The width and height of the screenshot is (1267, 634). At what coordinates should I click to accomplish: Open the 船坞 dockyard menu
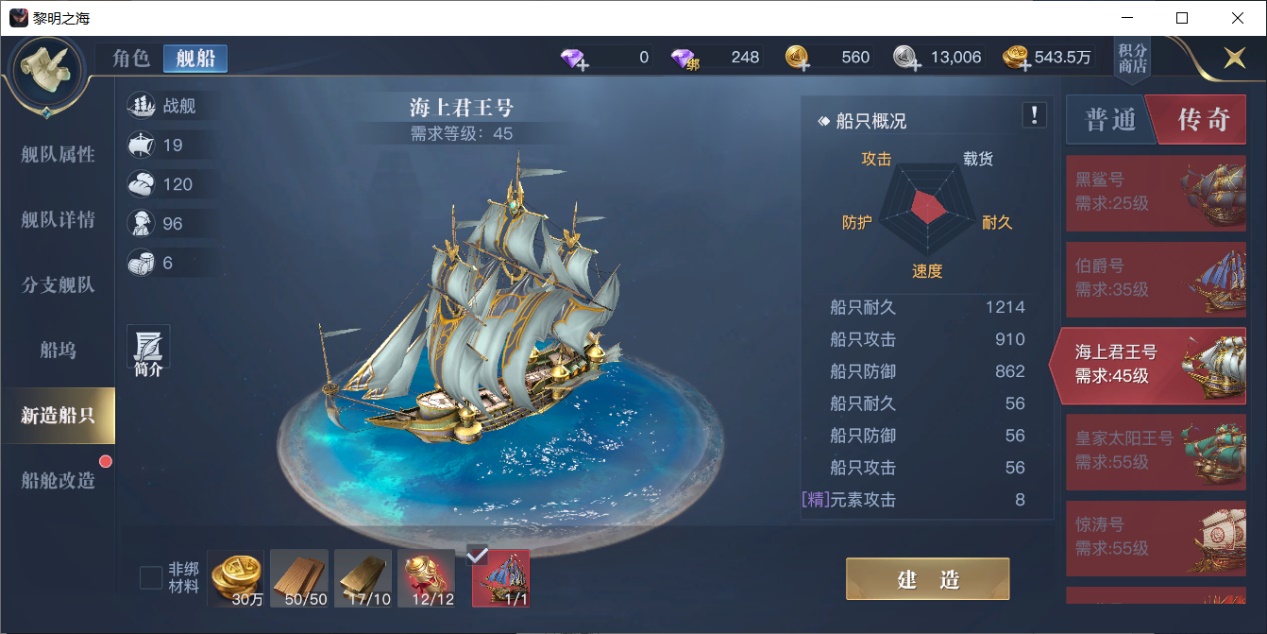(58, 350)
